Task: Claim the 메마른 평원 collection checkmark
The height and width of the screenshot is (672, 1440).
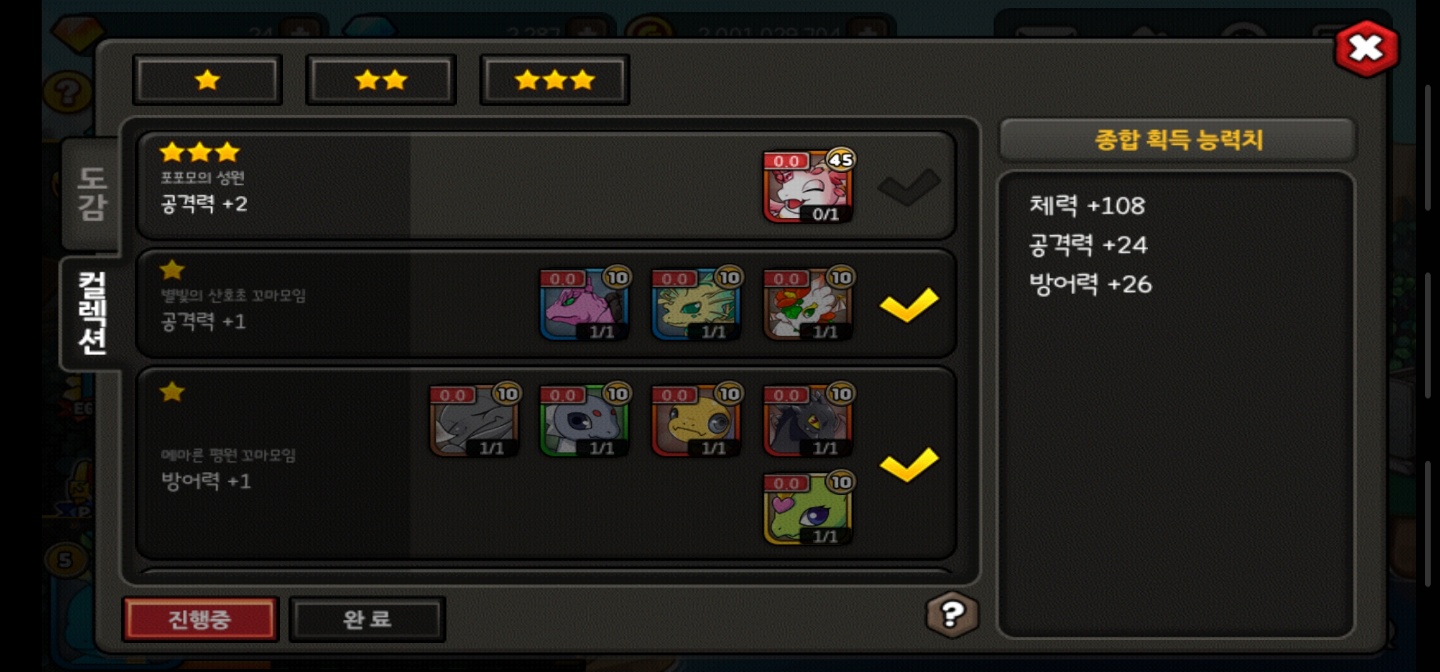Action: [x=909, y=463]
